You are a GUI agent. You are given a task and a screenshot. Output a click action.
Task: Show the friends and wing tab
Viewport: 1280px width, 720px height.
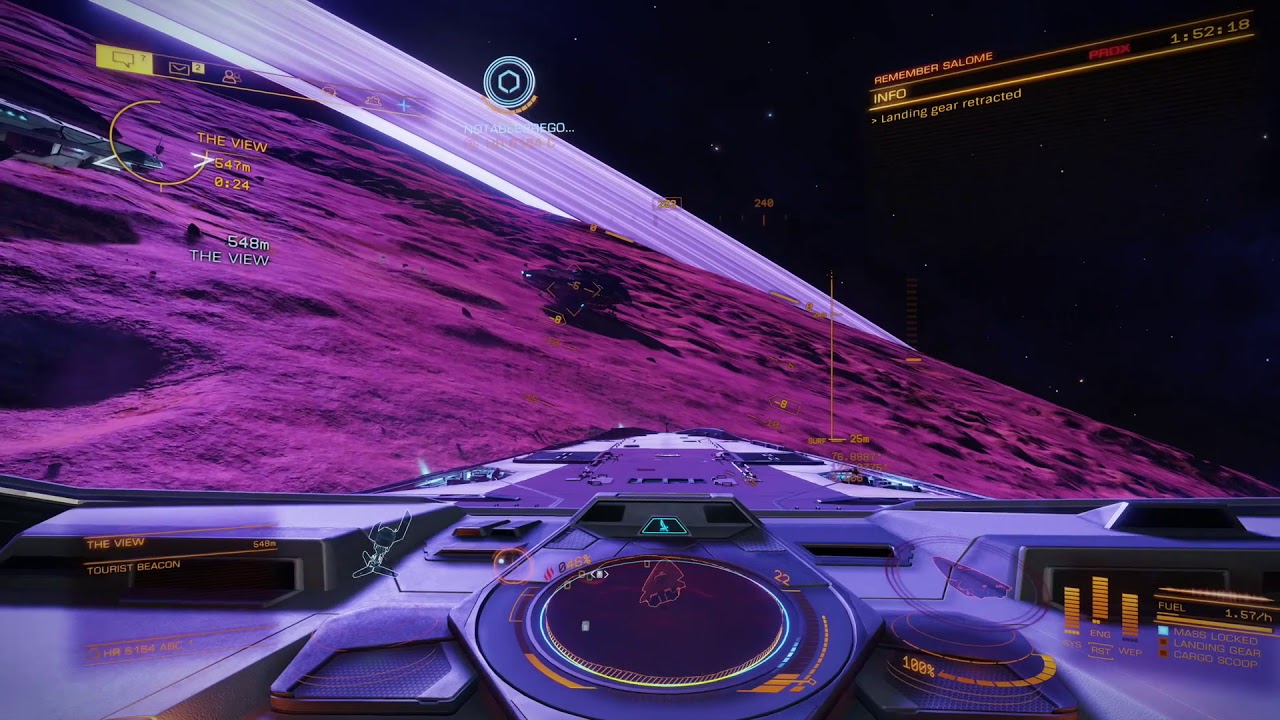click(x=231, y=76)
